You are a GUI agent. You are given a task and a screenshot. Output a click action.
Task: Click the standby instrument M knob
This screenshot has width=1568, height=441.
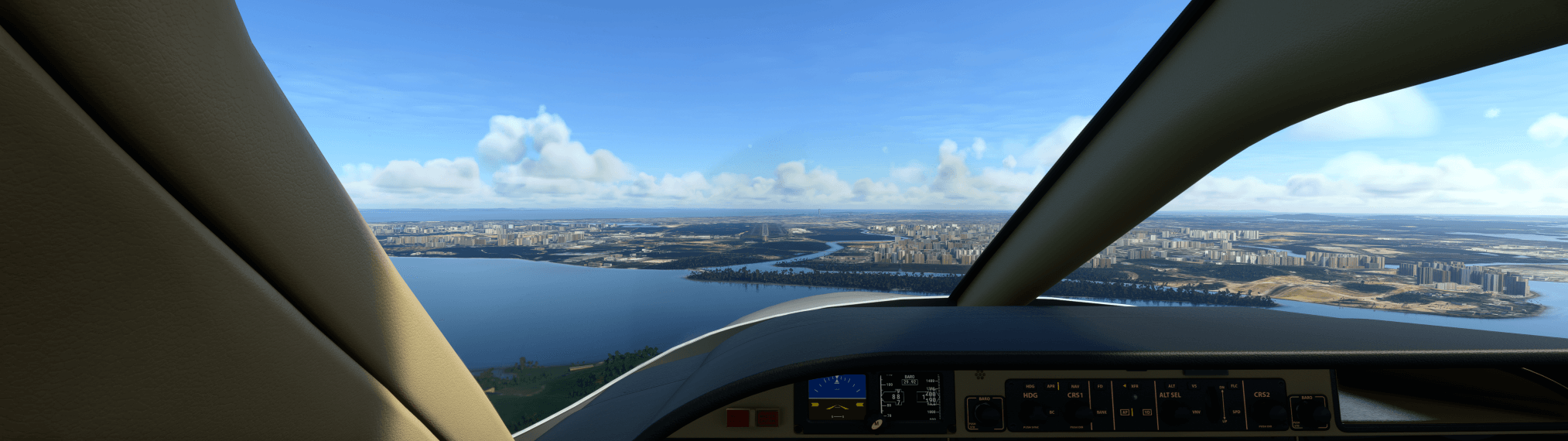[876, 424]
